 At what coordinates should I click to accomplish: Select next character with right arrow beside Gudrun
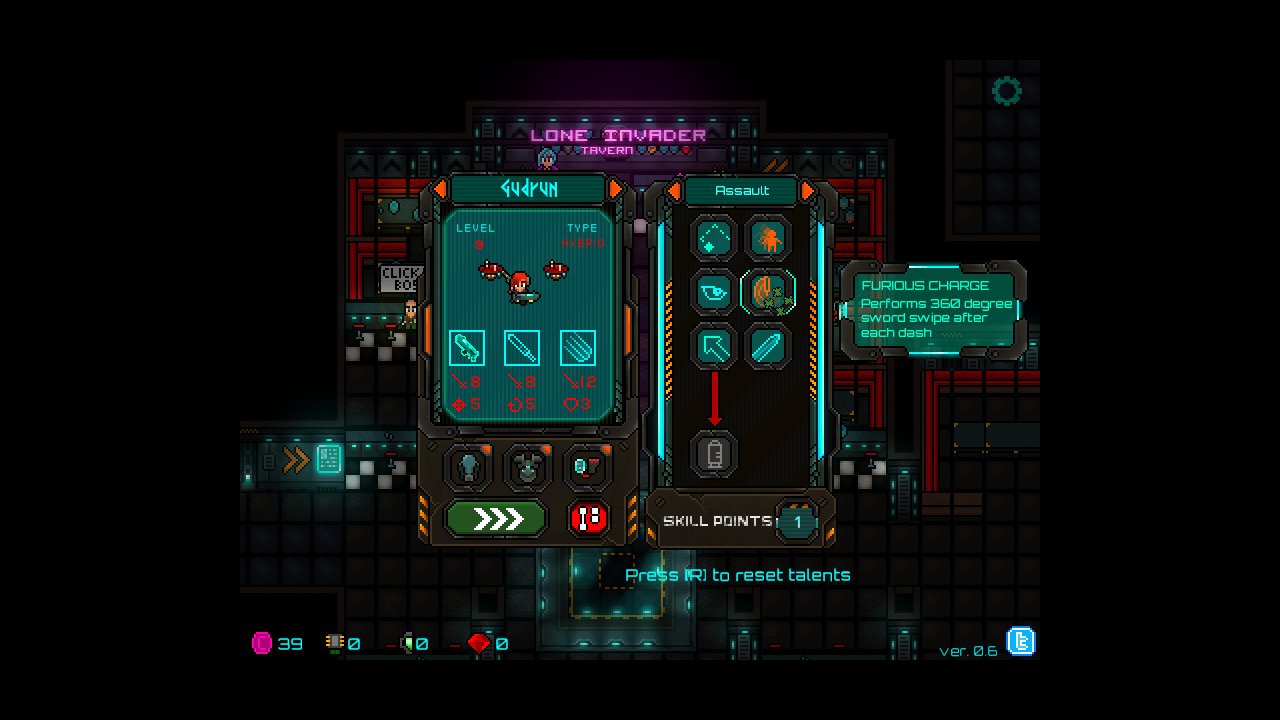[x=616, y=189]
